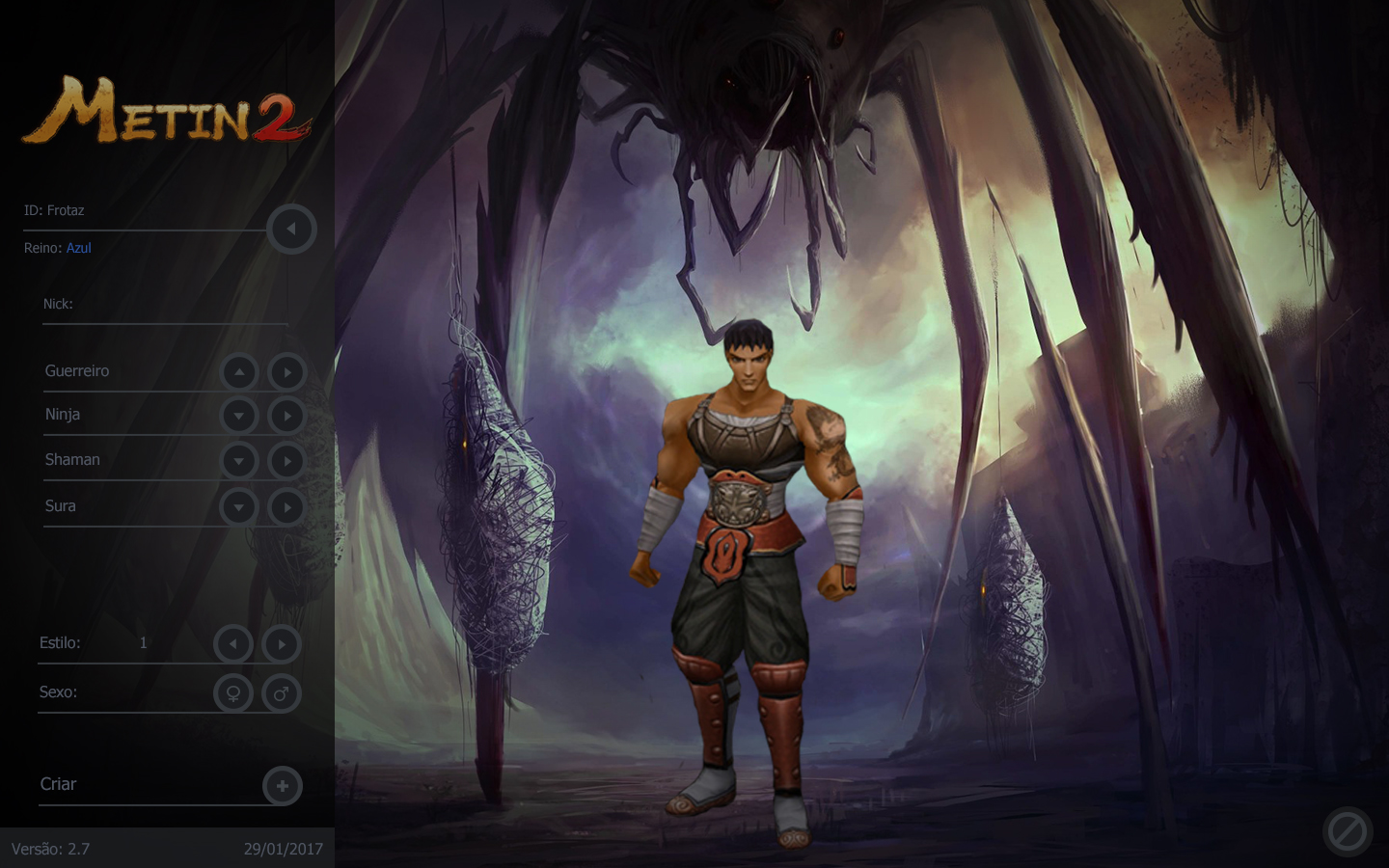
Task: Choose the Ninja class entry
Action: [63, 415]
